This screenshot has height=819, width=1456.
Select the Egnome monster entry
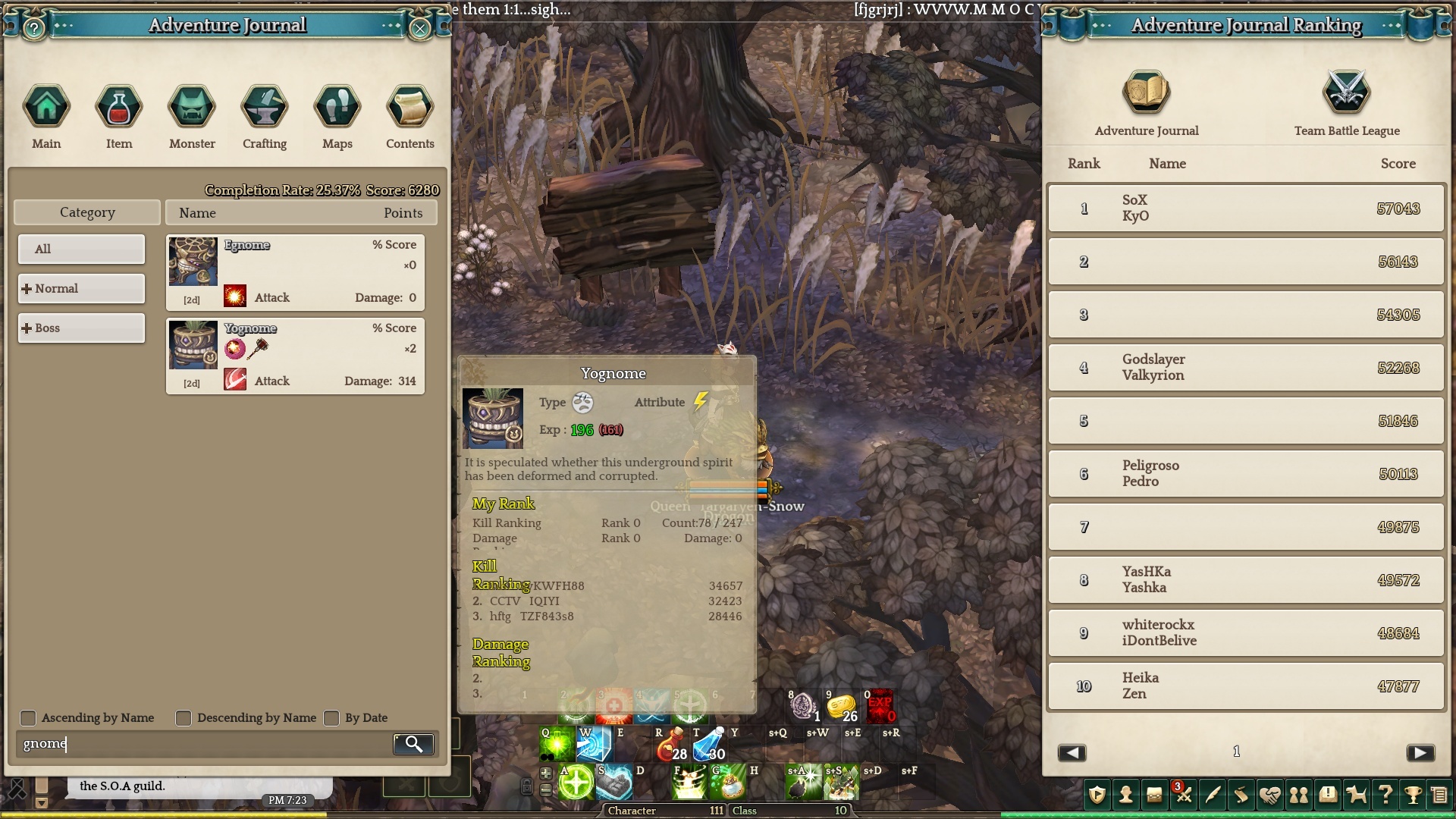coord(295,272)
